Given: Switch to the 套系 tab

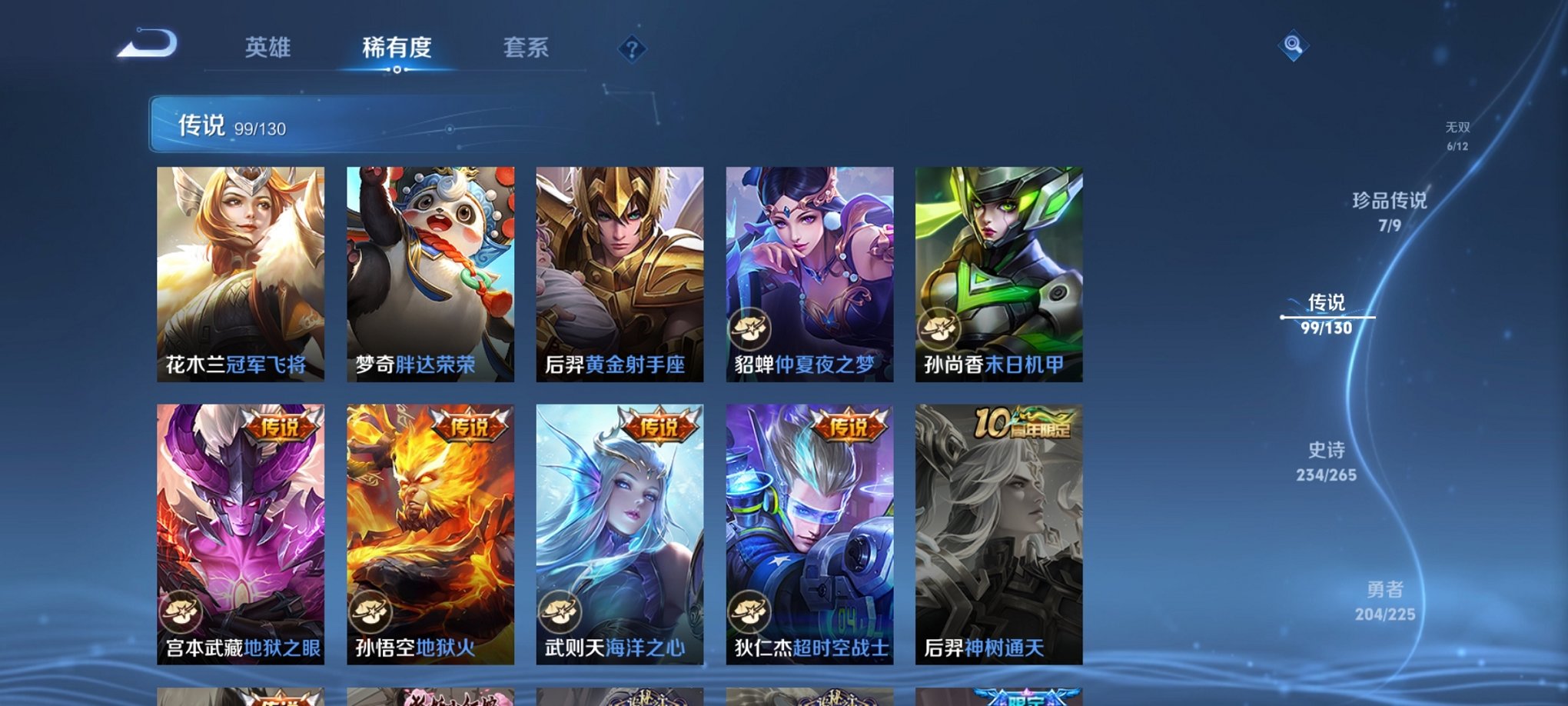Looking at the screenshot, I should (528, 48).
